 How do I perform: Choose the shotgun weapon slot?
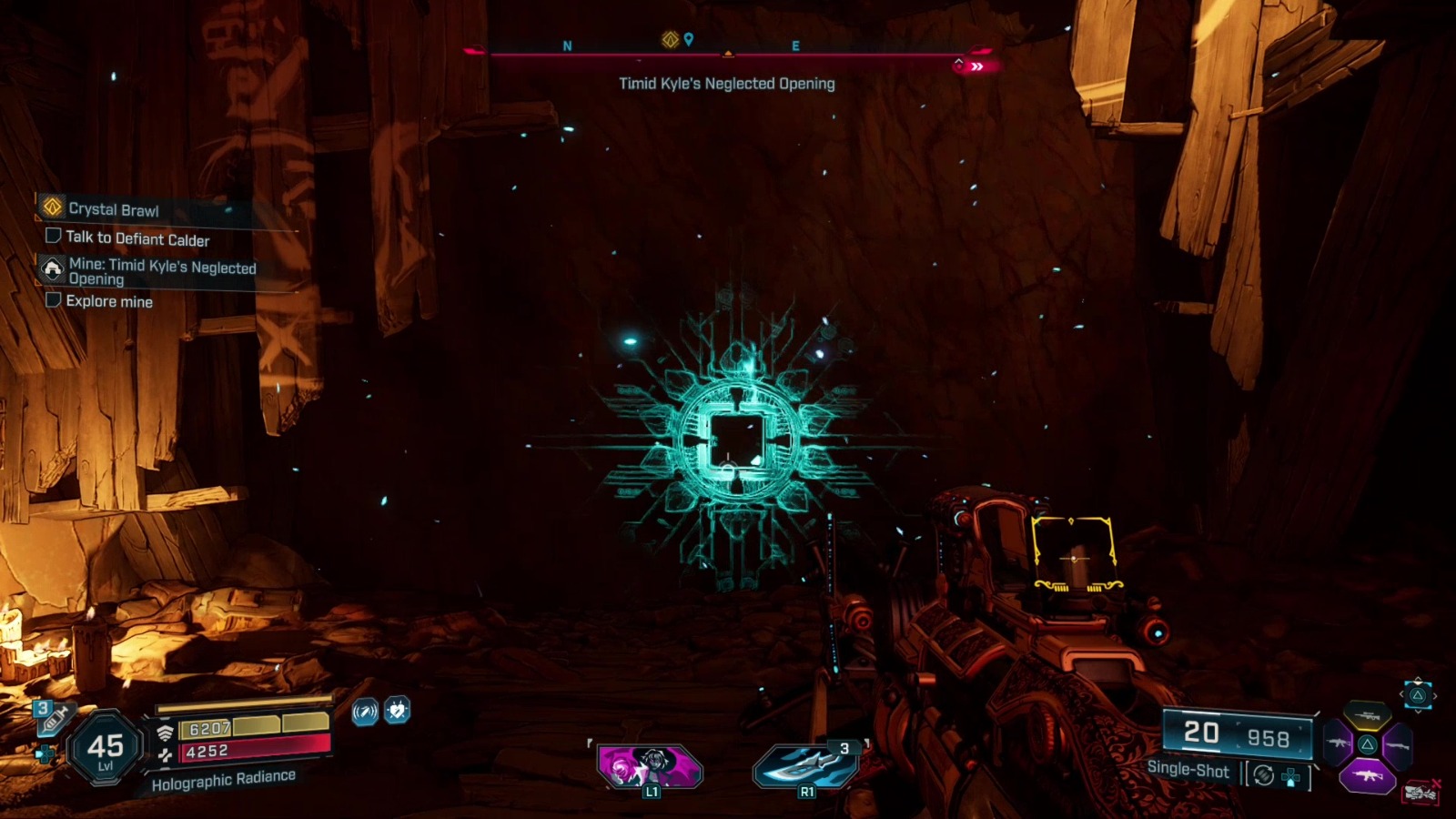[1399, 746]
